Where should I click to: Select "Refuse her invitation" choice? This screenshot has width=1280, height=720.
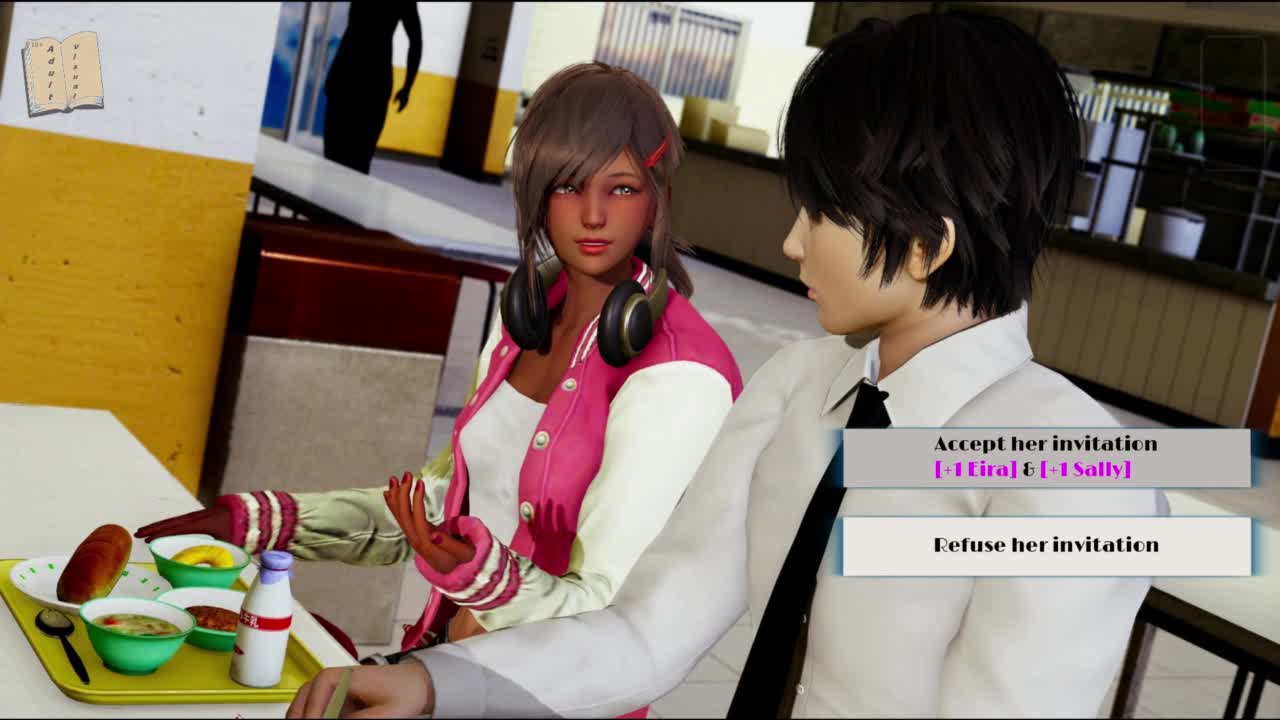tap(1045, 546)
